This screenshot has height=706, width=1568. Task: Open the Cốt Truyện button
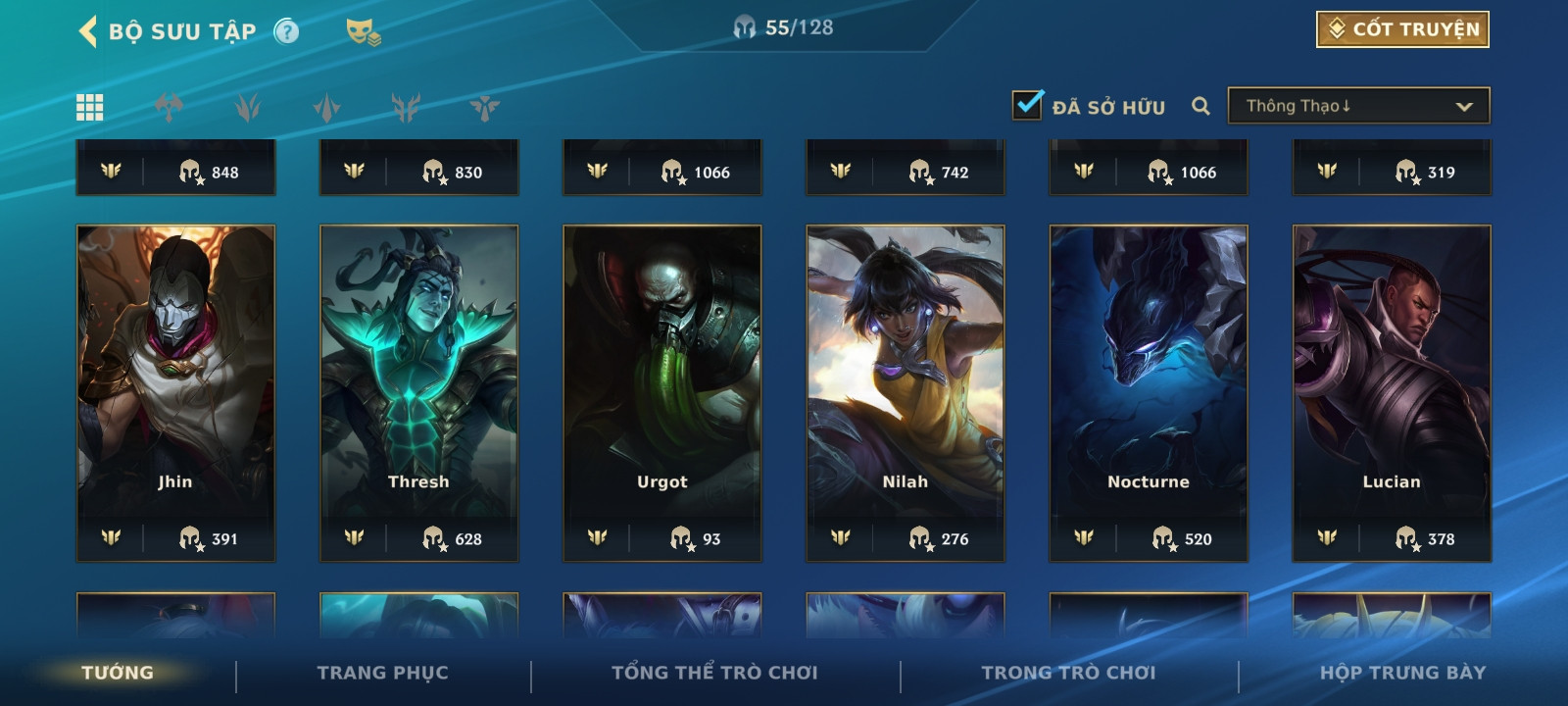click(x=1402, y=29)
